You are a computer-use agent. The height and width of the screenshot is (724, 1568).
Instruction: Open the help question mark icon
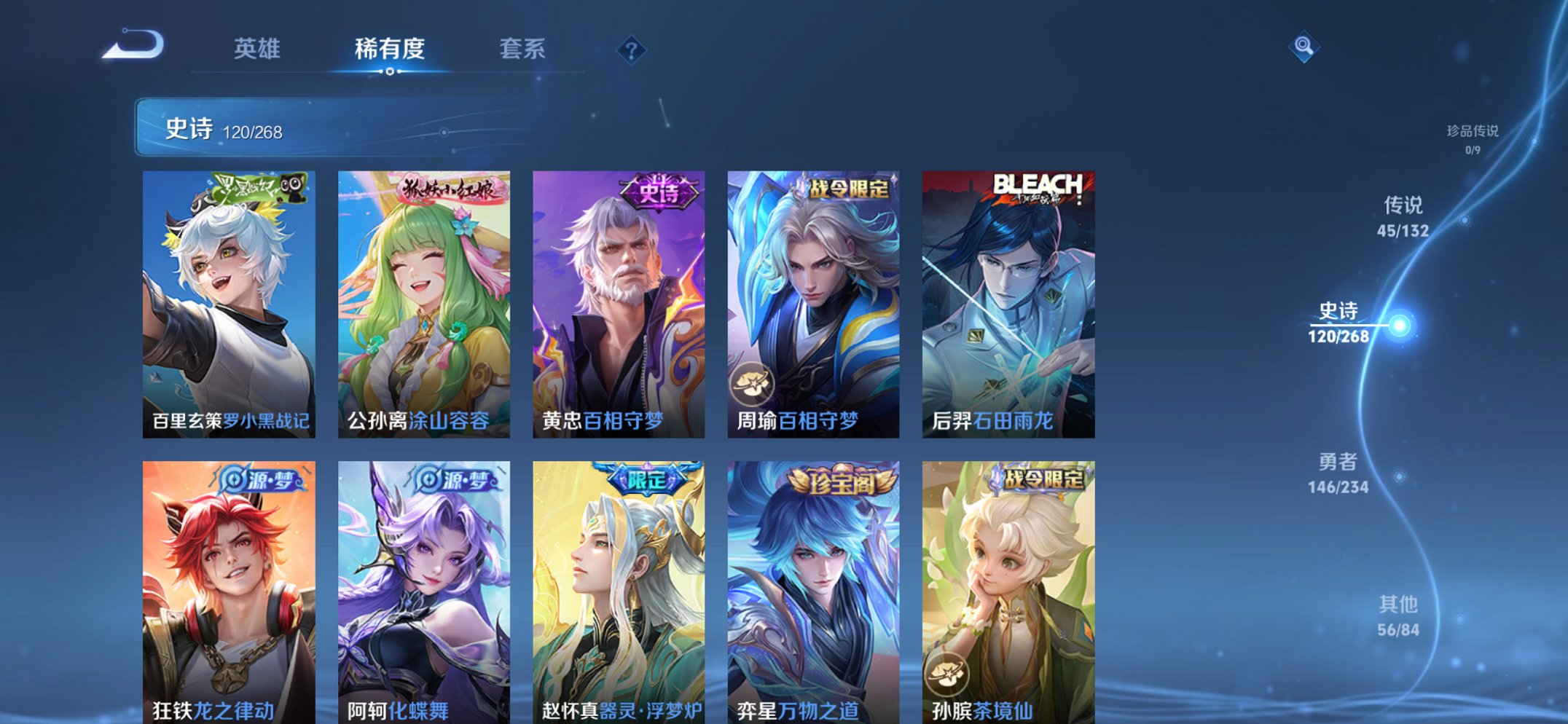tap(631, 51)
